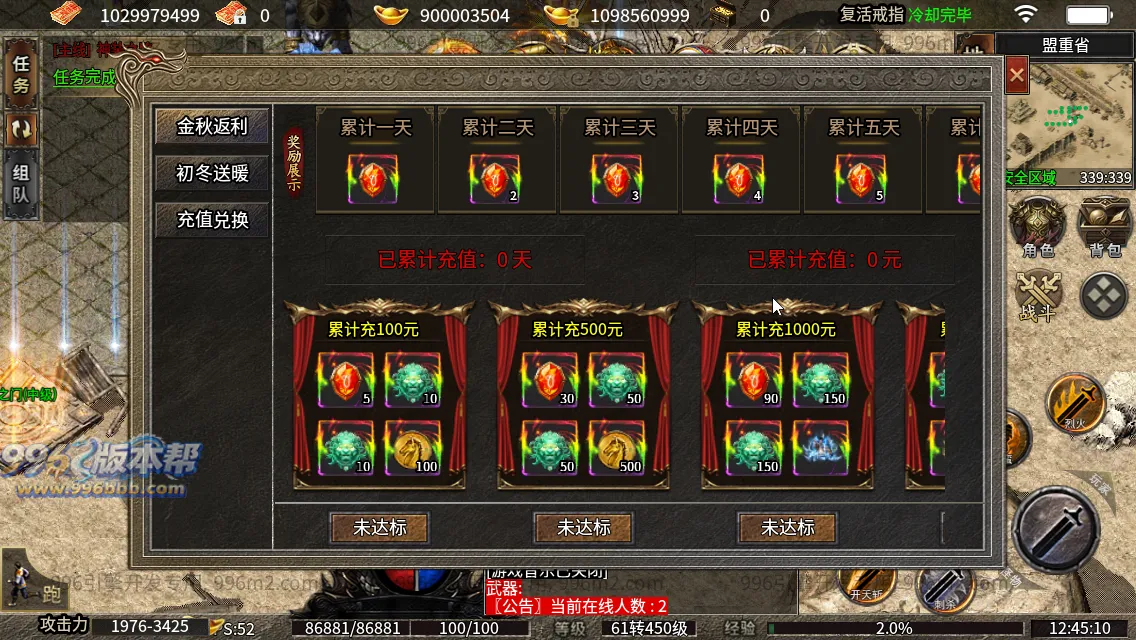Open the 初冬送暖 tab
The height and width of the screenshot is (640, 1136).
click(212, 173)
